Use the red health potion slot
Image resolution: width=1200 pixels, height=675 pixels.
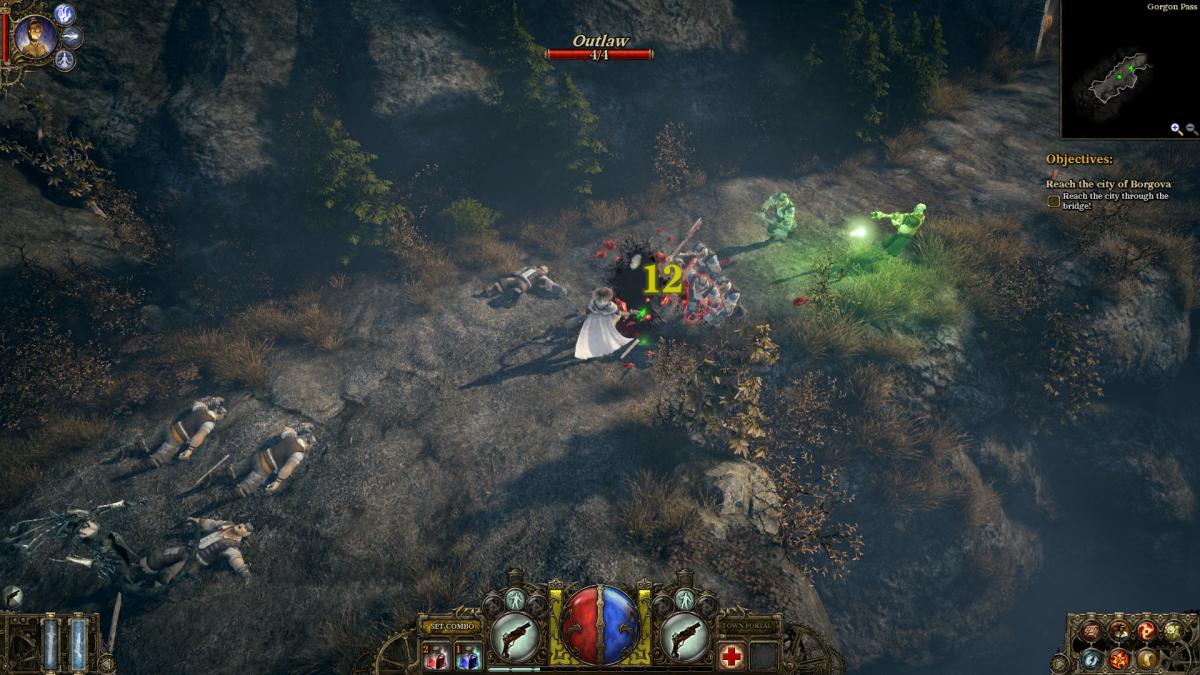tap(435, 656)
